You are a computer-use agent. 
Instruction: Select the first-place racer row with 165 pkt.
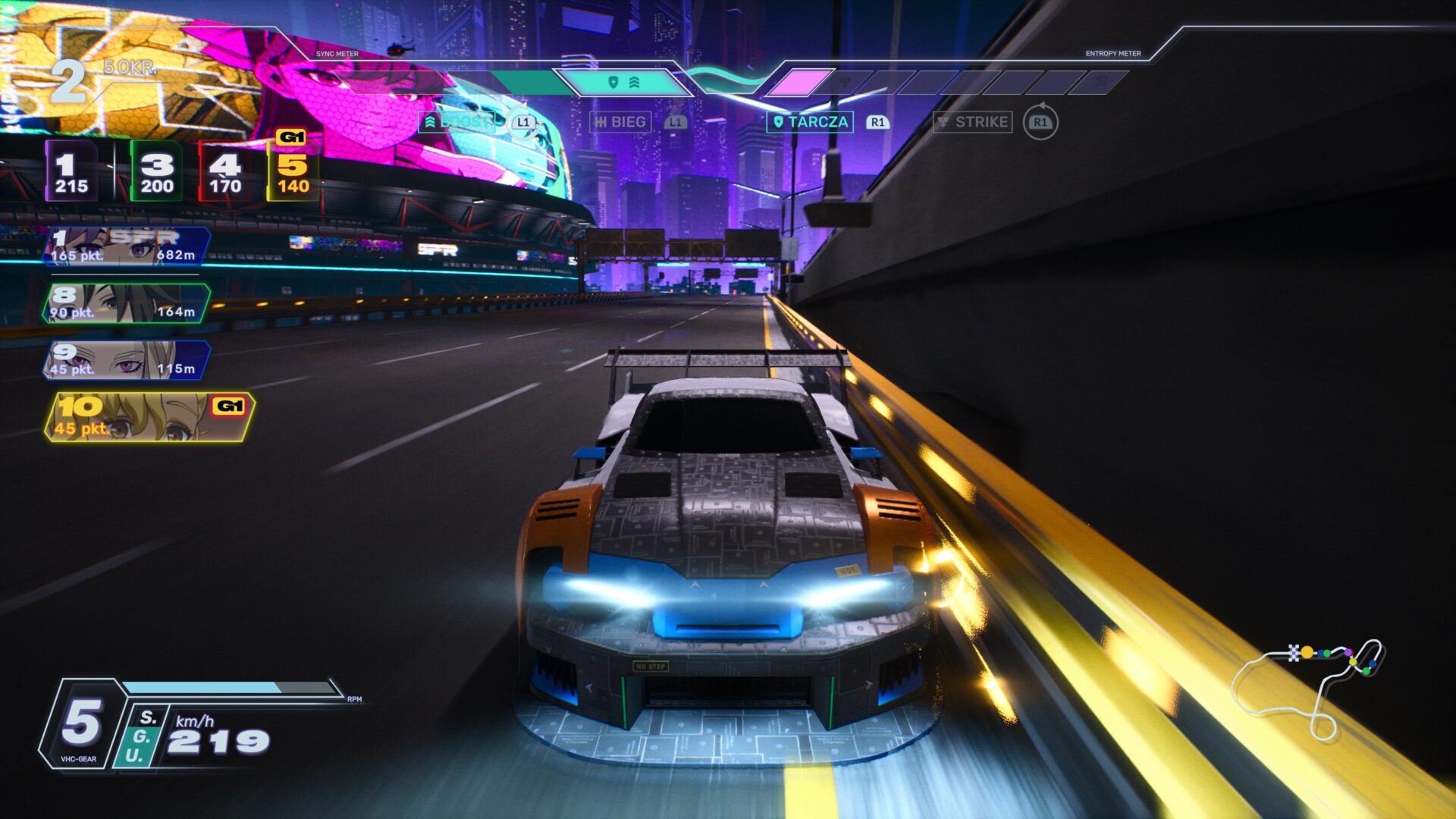126,246
